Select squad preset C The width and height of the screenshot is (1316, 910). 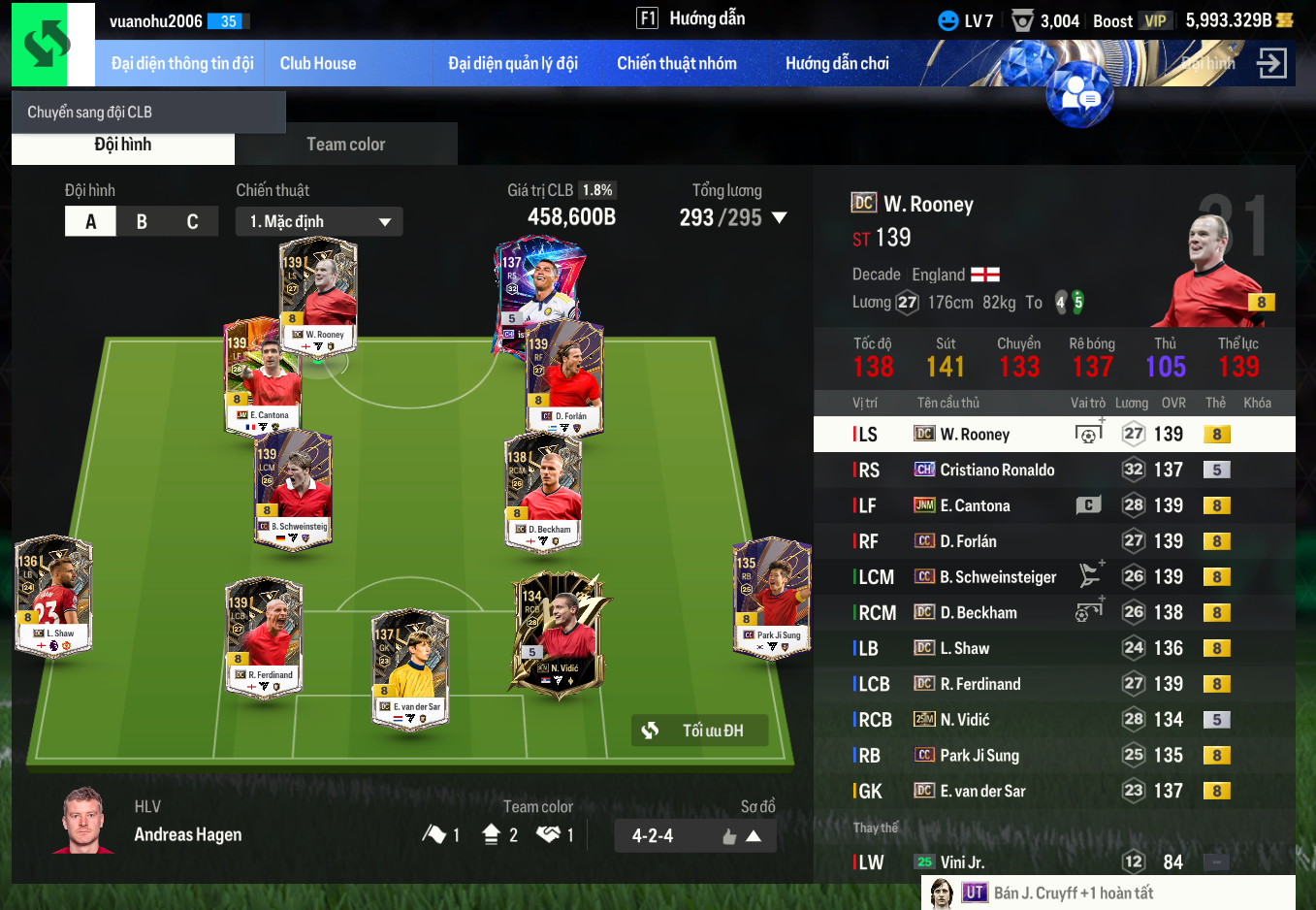pyautogui.click(x=192, y=221)
